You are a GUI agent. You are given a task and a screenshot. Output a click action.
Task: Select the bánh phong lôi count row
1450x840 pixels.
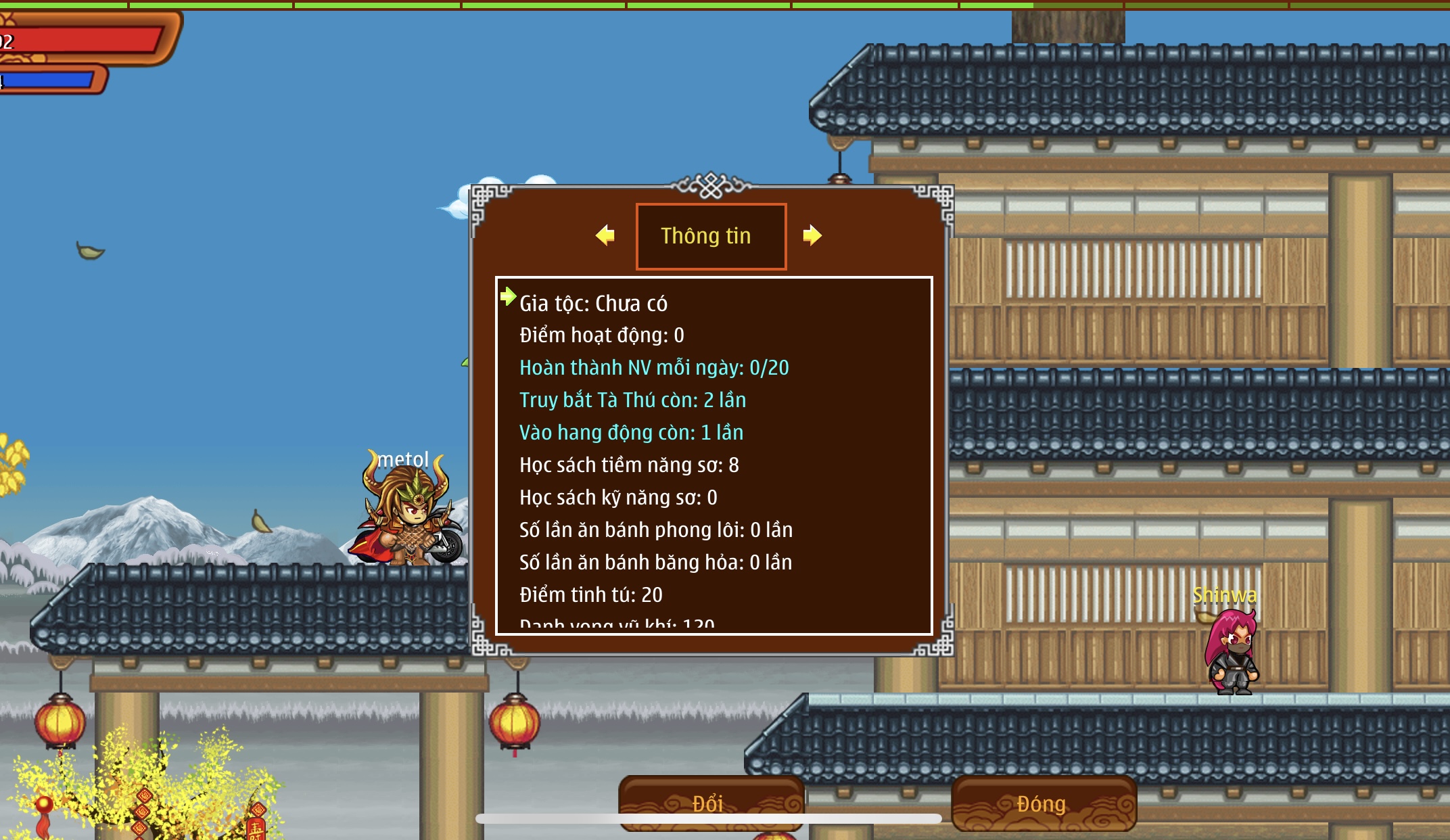655,530
